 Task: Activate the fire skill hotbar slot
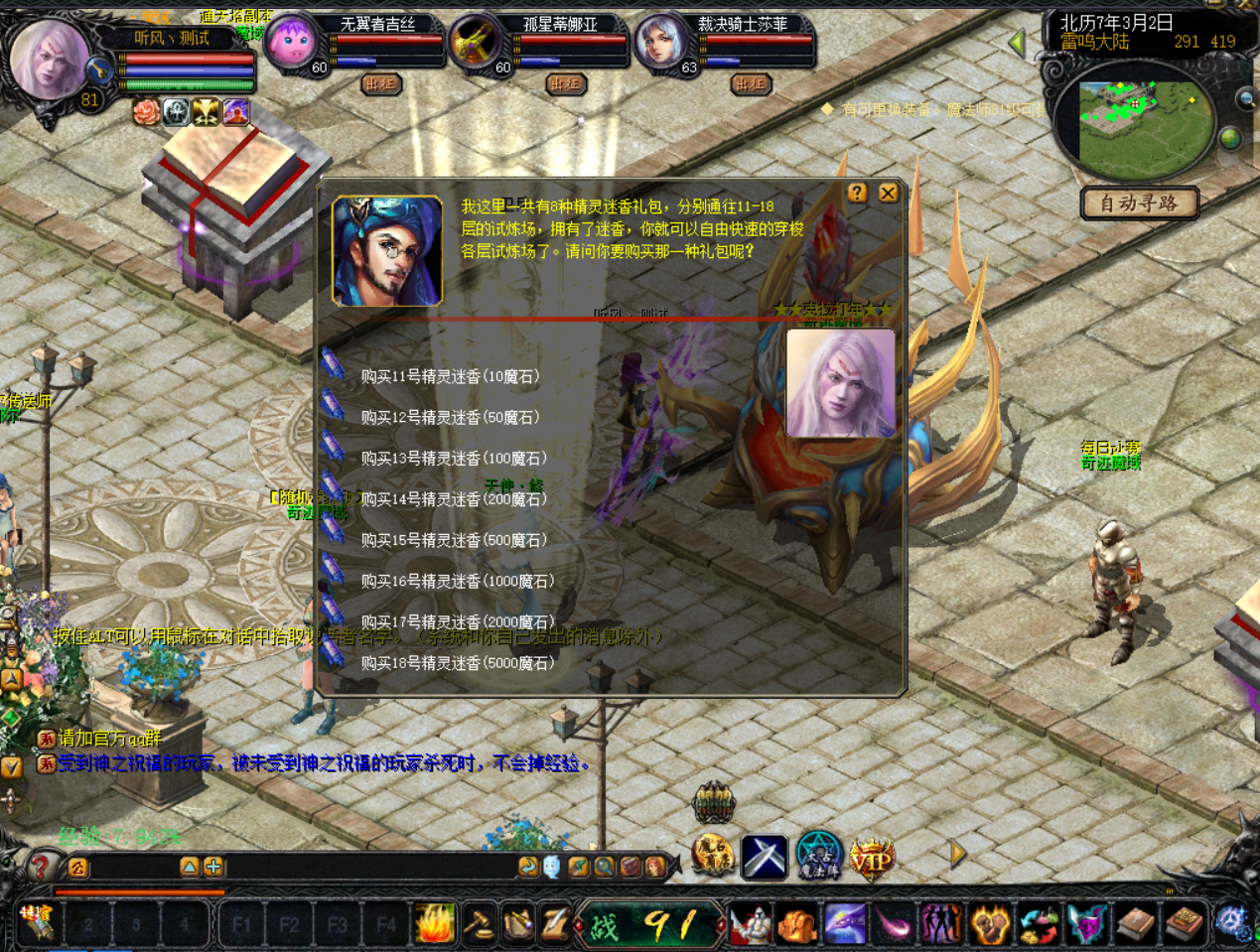click(x=434, y=925)
